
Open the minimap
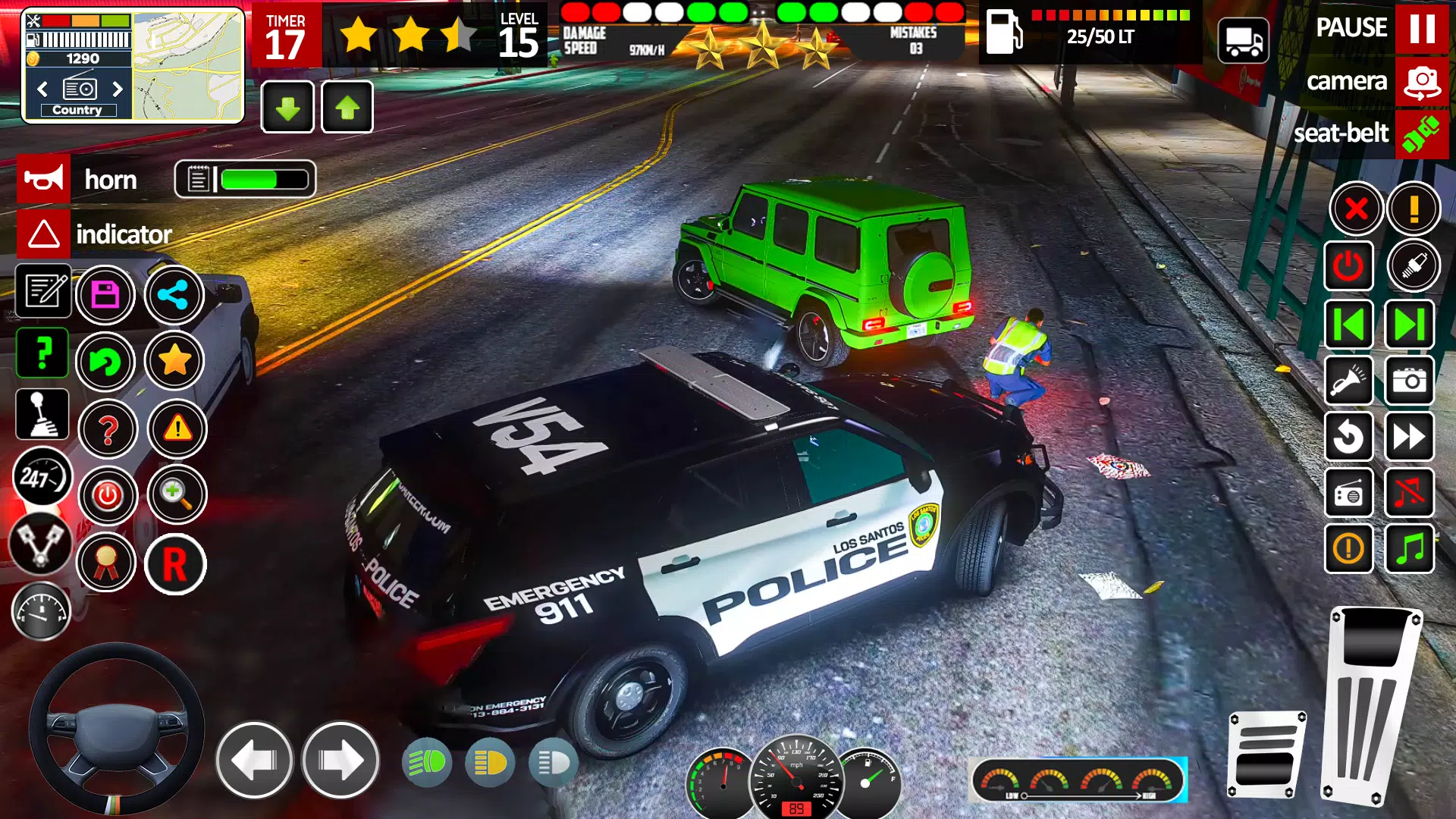188,66
